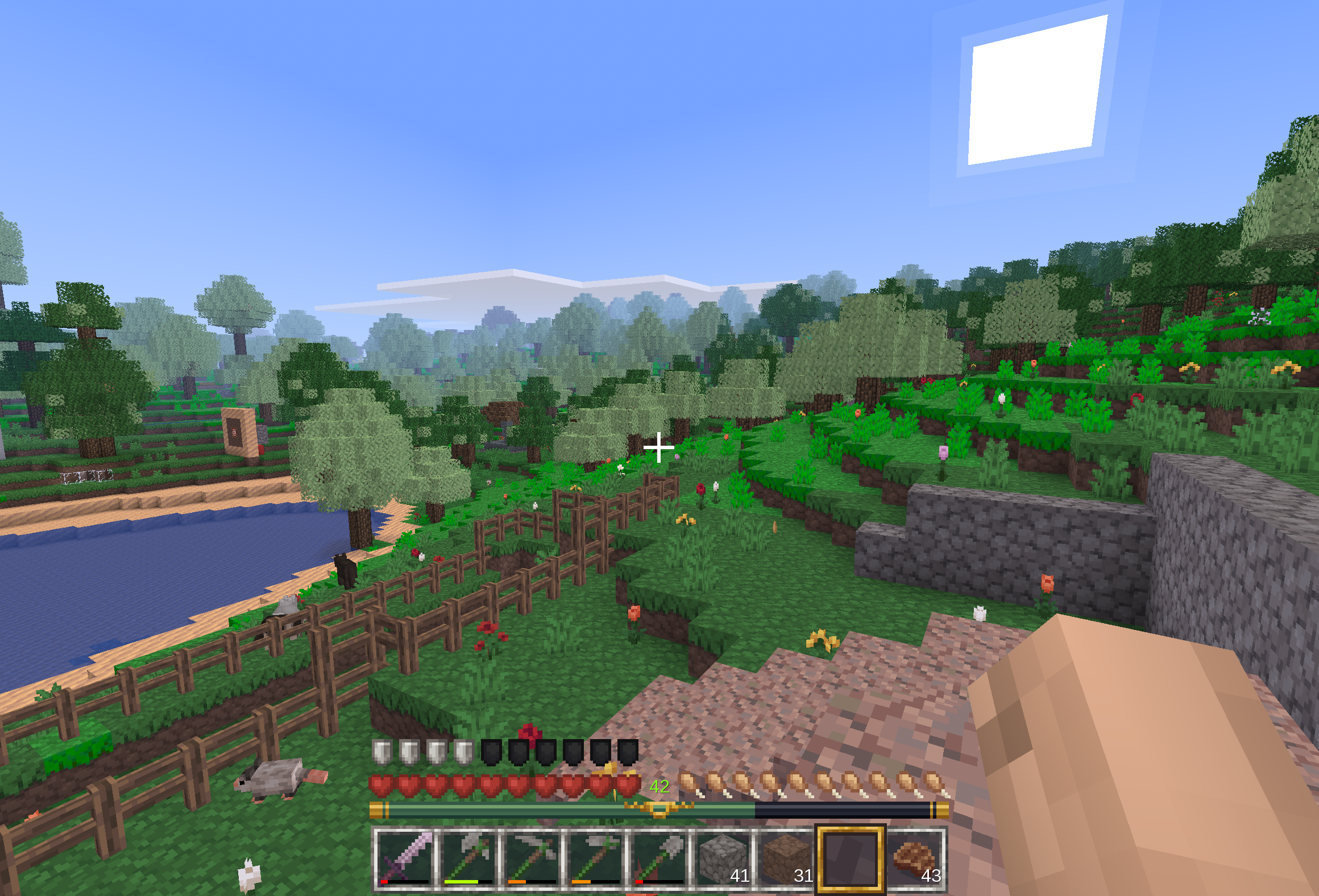Choose the dirt block stack of 31
The width and height of the screenshot is (1319, 896).
click(x=787, y=858)
